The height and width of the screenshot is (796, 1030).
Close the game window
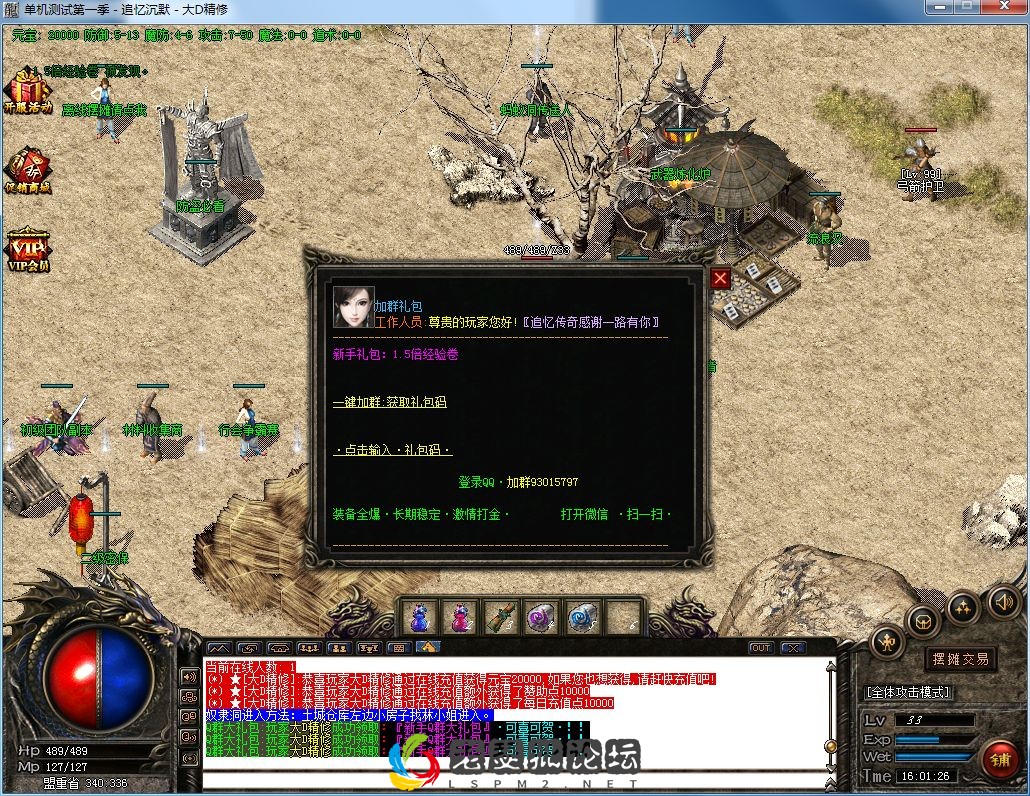click(x=1003, y=7)
